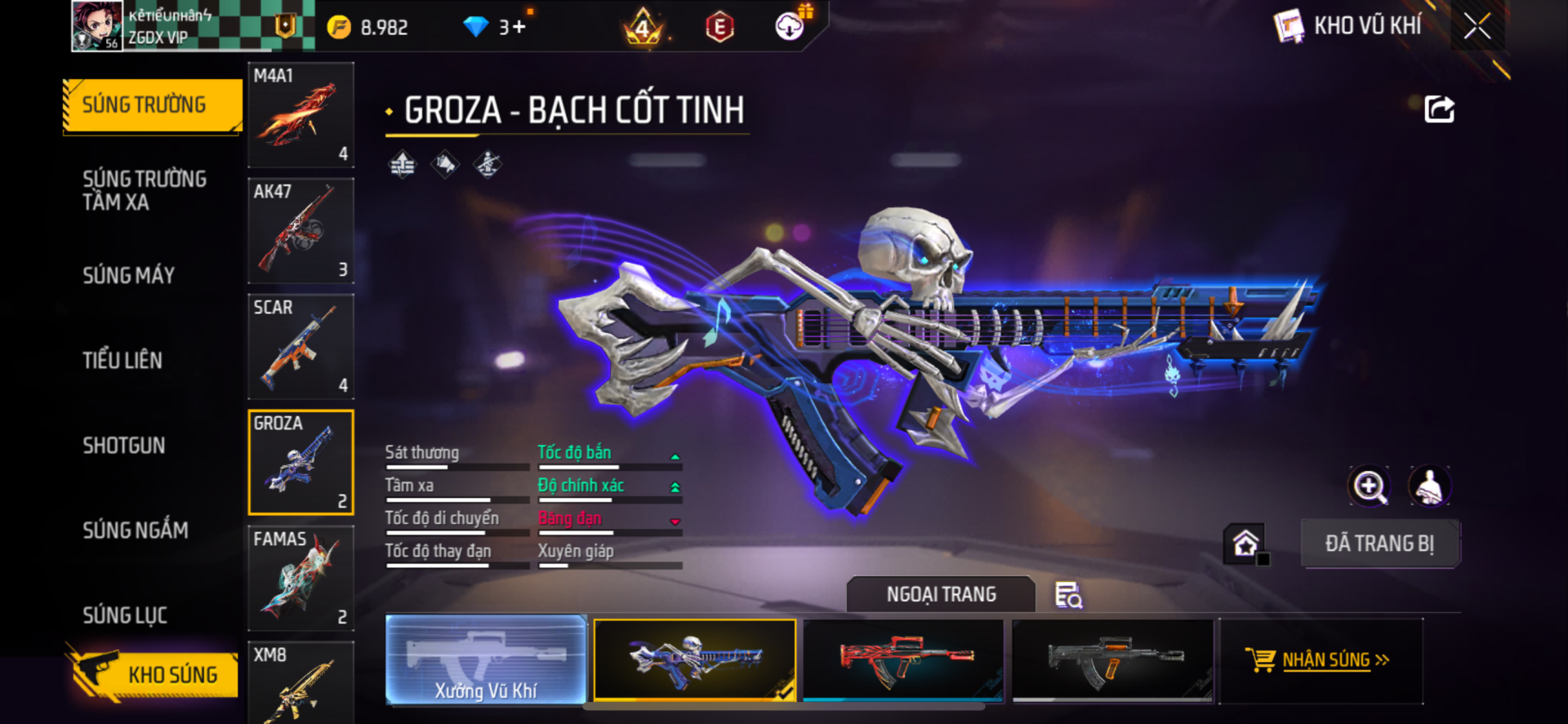Choose the Xưởng Vũ Khí default skin
Viewport: 1568px width, 724px height.
pyautogui.click(x=486, y=660)
